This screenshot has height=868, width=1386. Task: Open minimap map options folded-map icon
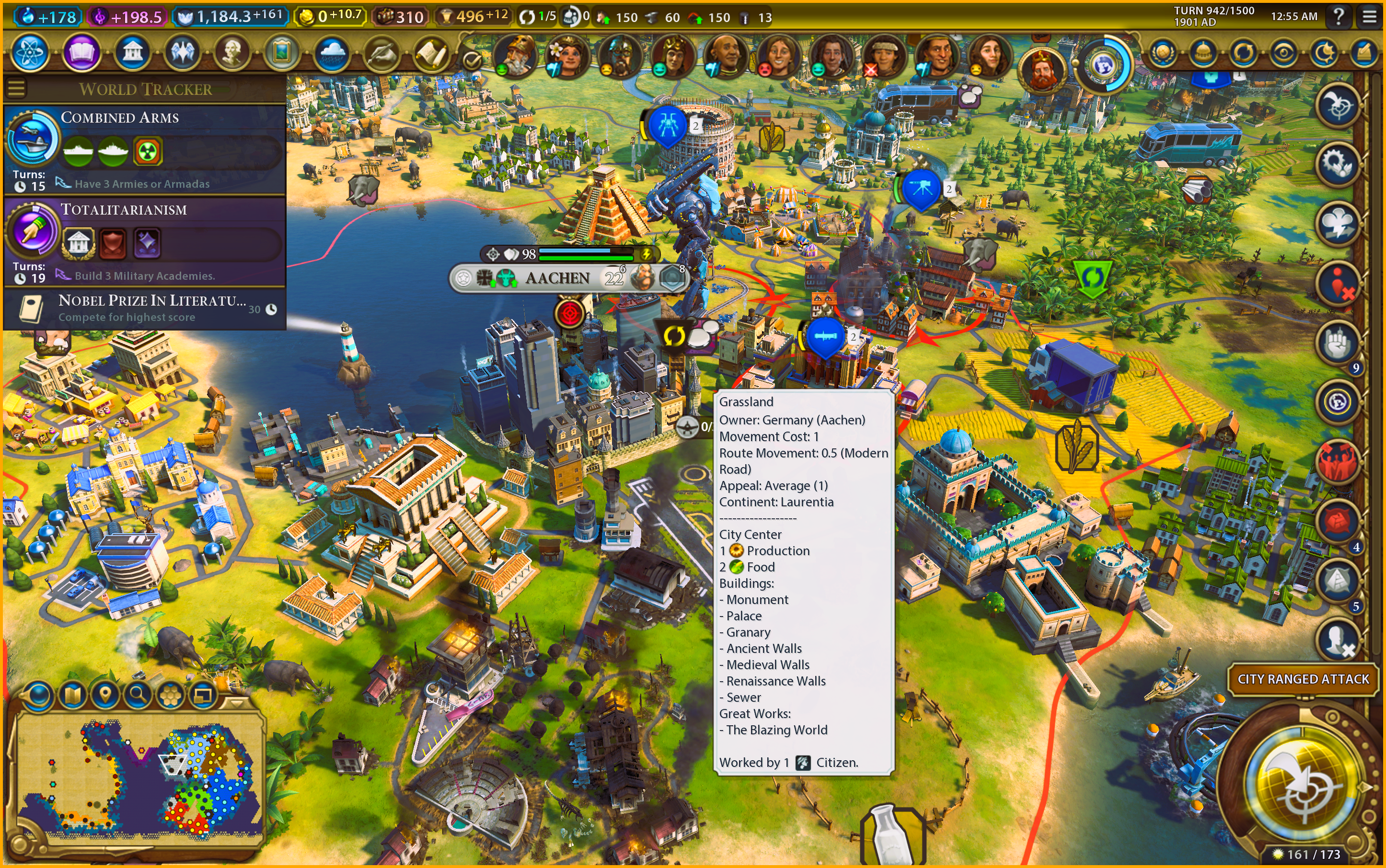(x=72, y=696)
